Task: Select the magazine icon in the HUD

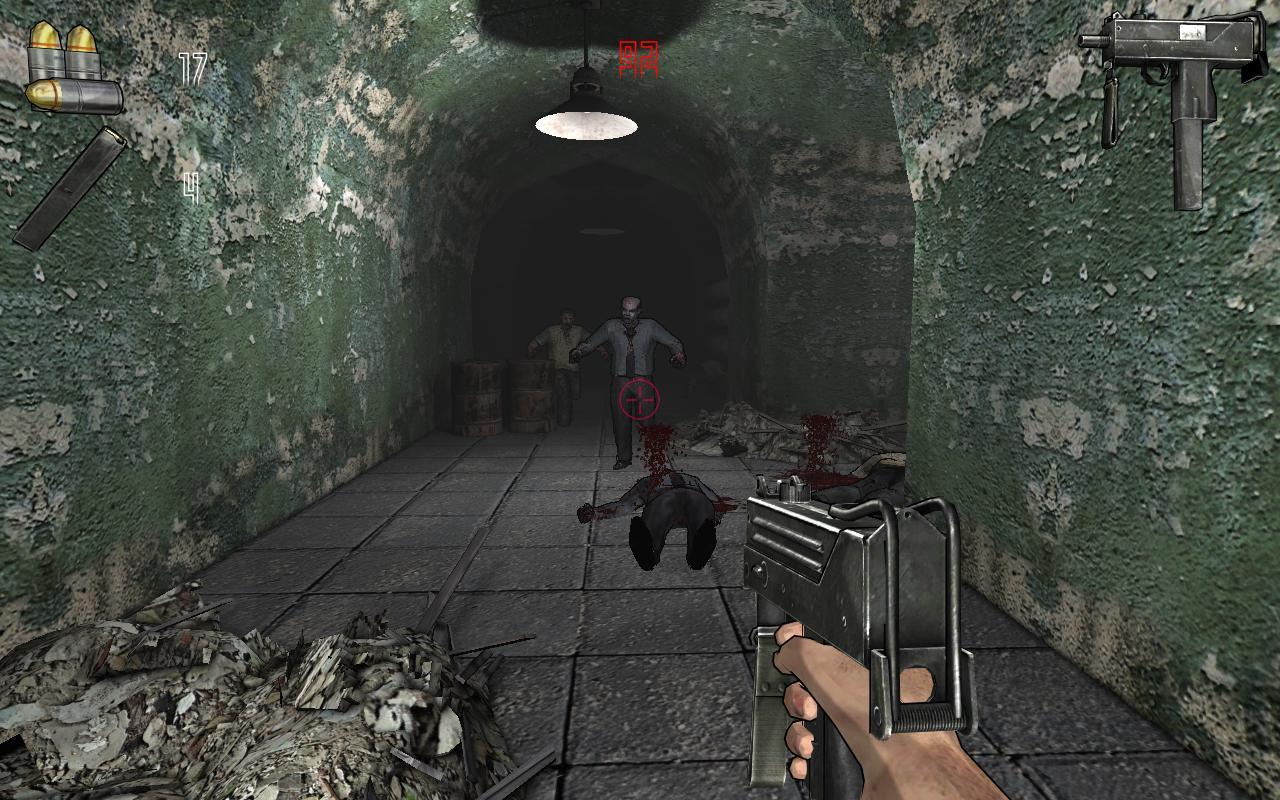Action: pyautogui.click(x=70, y=190)
